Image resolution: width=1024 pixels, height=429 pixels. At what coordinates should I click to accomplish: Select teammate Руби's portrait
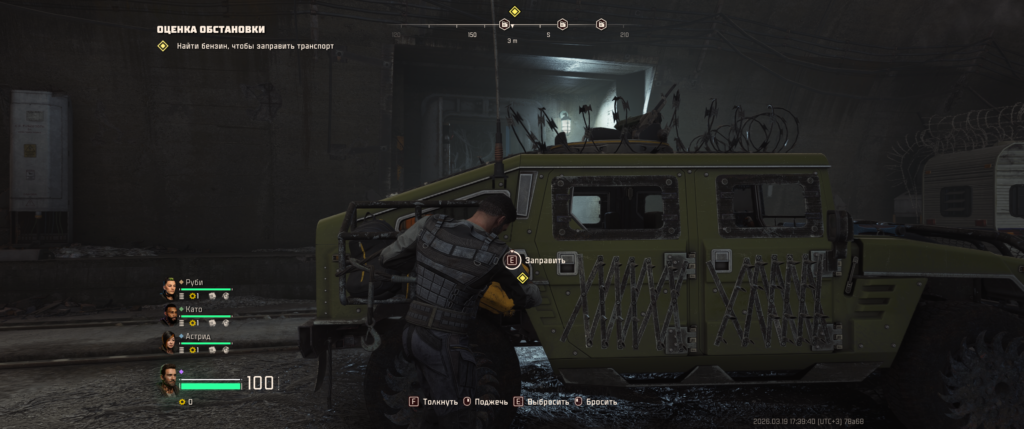click(170, 289)
